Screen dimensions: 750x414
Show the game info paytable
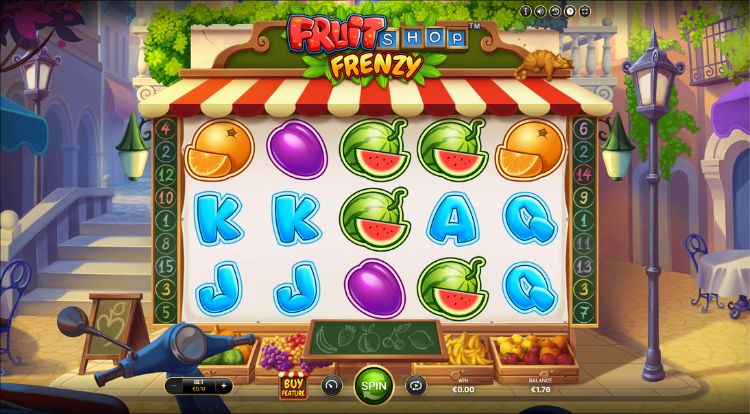pyautogui.click(x=526, y=12)
